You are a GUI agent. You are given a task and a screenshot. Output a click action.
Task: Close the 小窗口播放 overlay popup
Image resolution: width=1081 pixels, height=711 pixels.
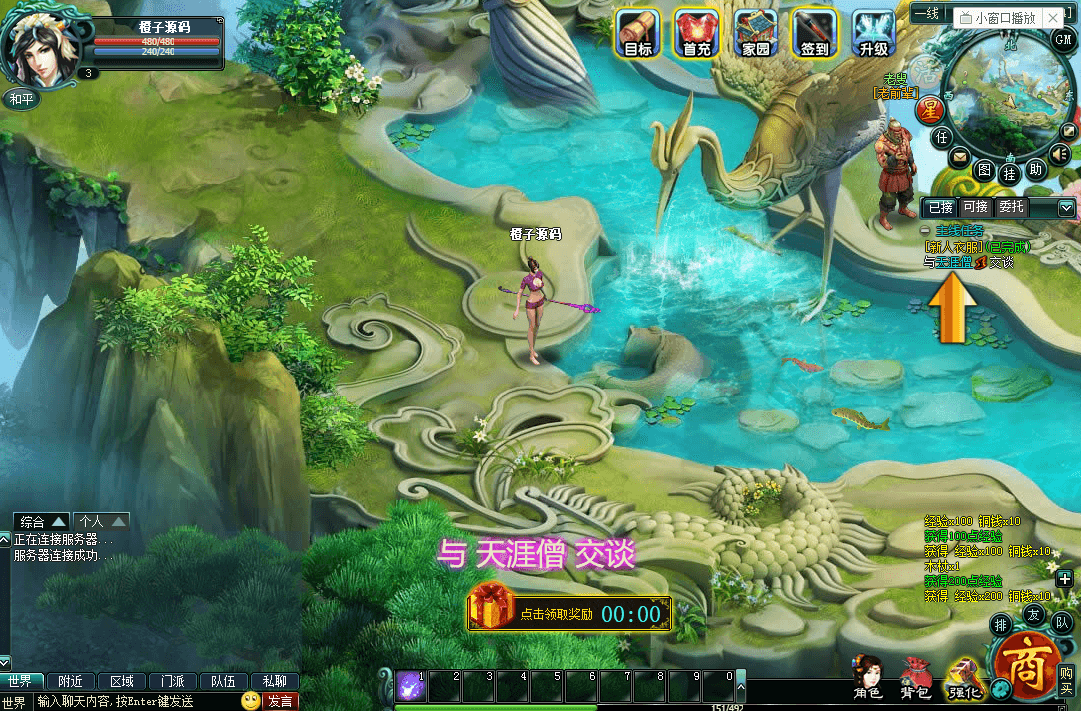[1052, 18]
